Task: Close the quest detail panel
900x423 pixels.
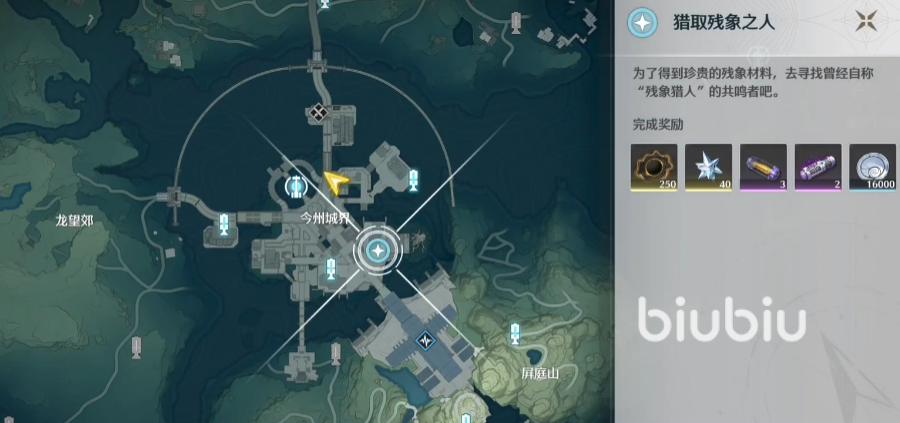Action: pyautogui.click(x=866, y=20)
